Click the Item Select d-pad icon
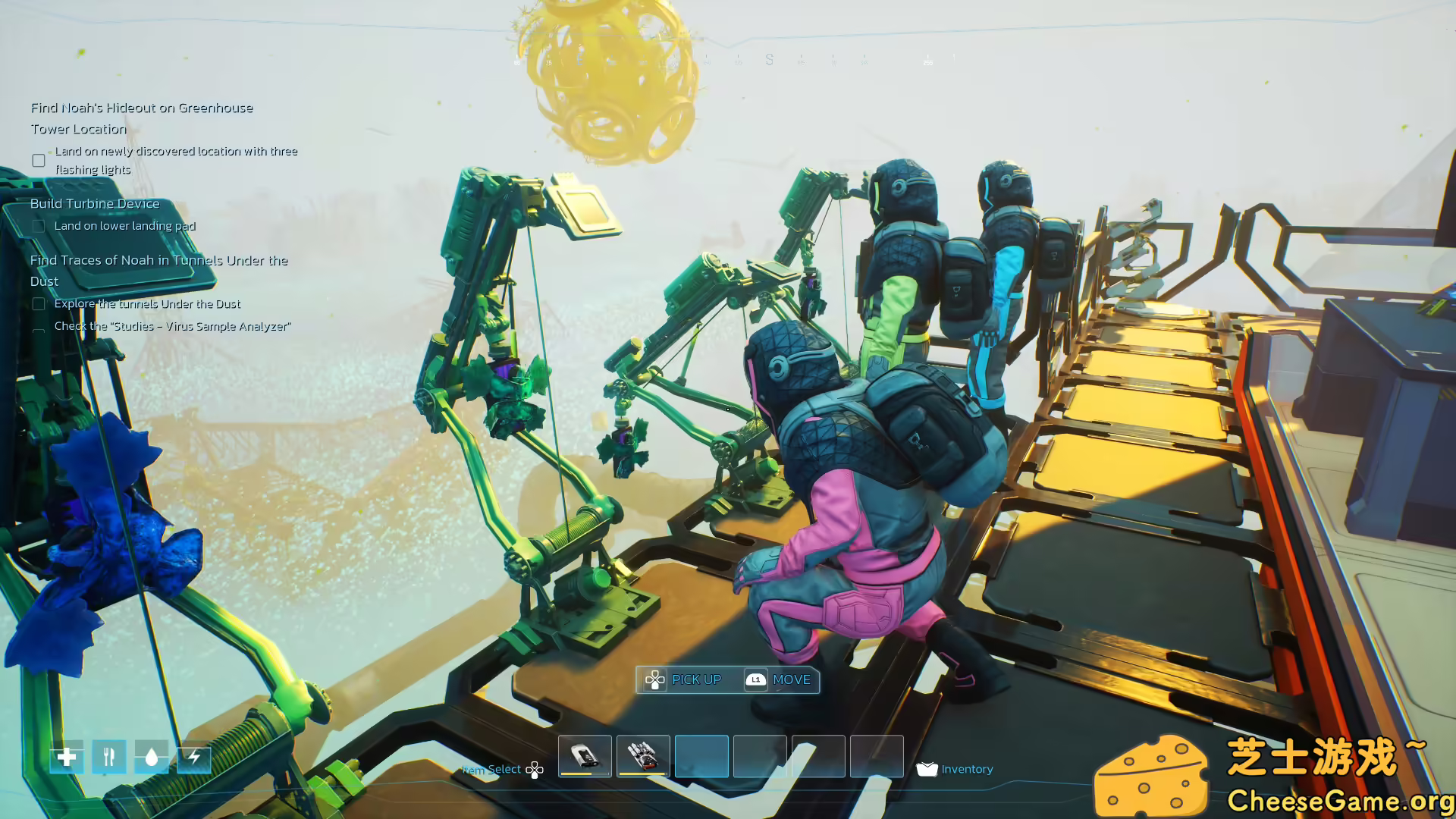The image size is (1456, 819). click(535, 769)
